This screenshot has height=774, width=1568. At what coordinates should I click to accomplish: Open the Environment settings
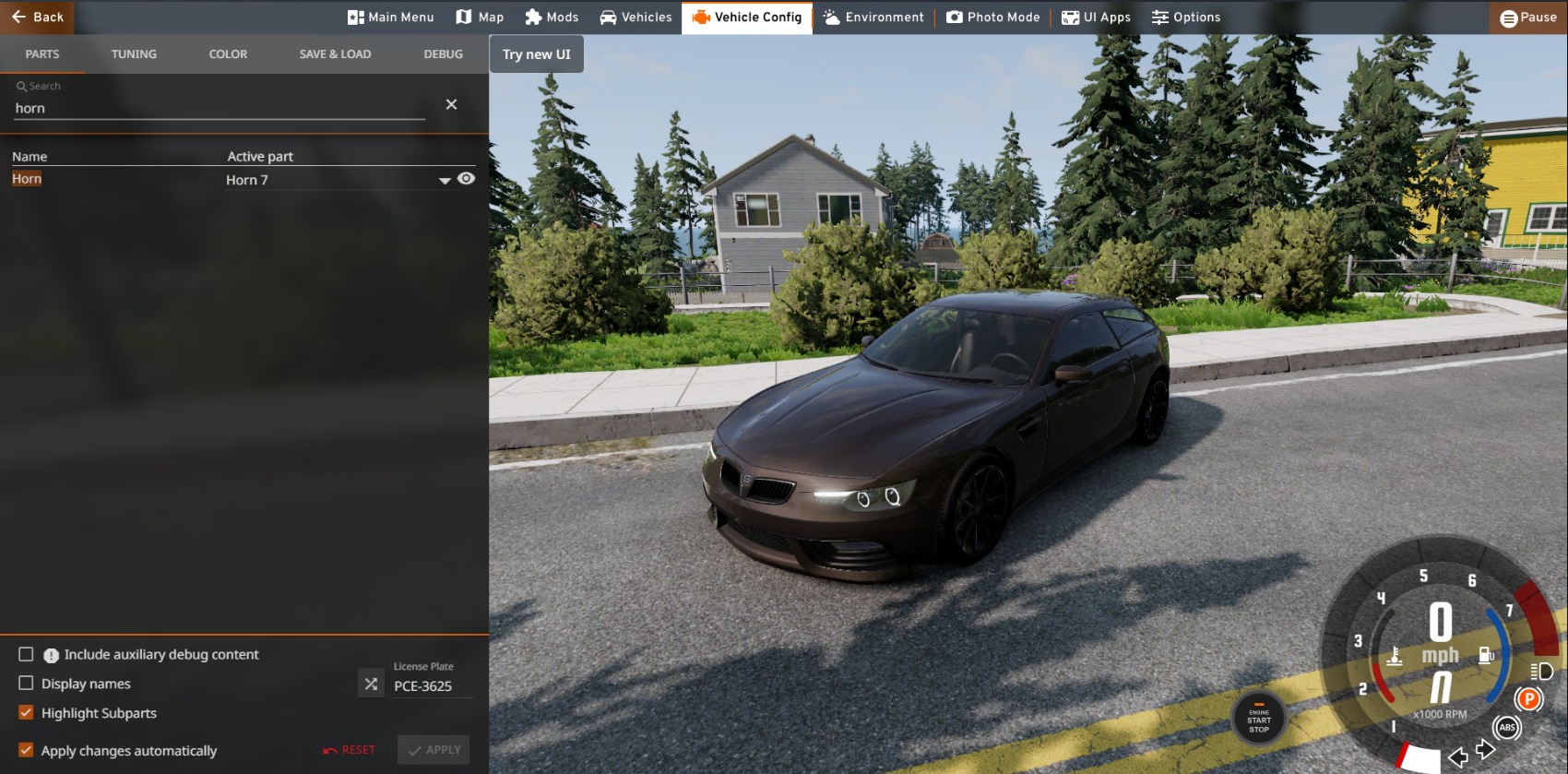coord(873,18)
